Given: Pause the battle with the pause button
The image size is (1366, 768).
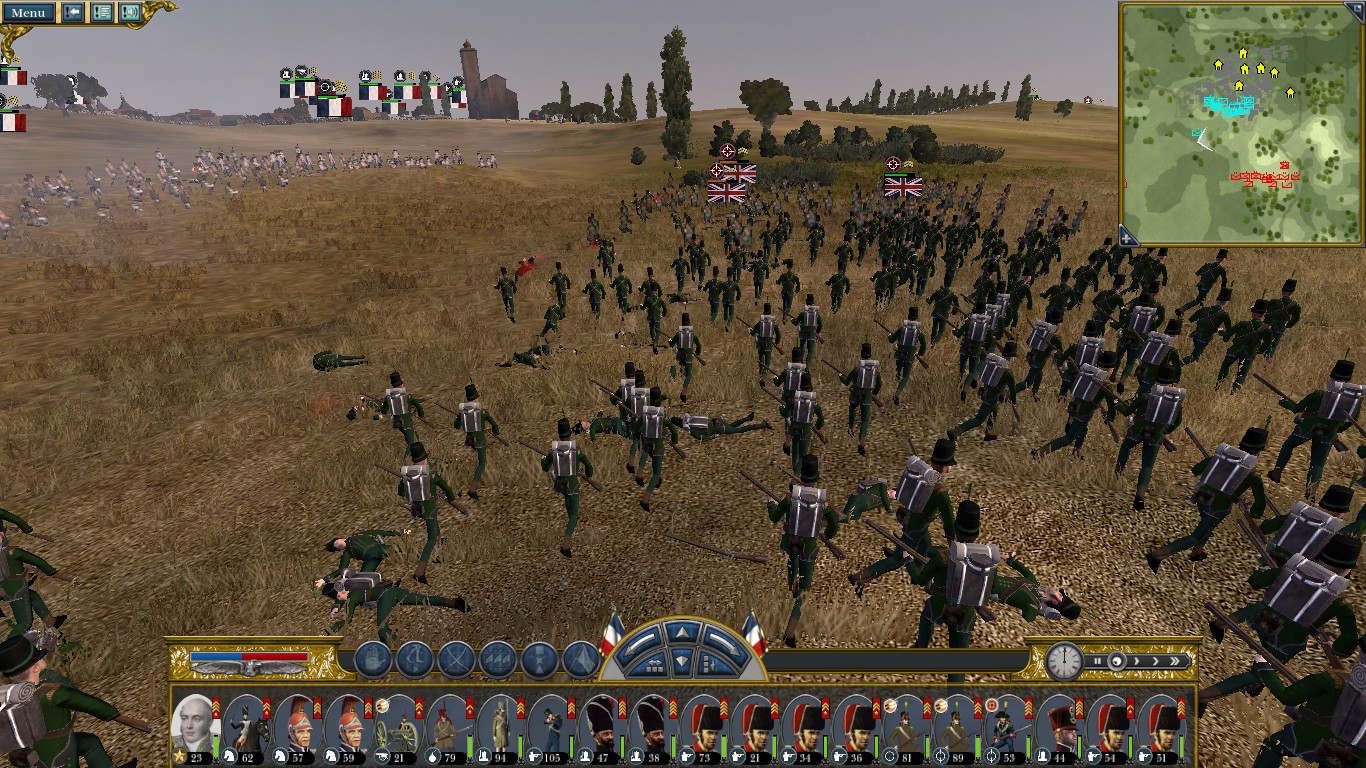Looking at the screenshot, I should coord(1097,661).
